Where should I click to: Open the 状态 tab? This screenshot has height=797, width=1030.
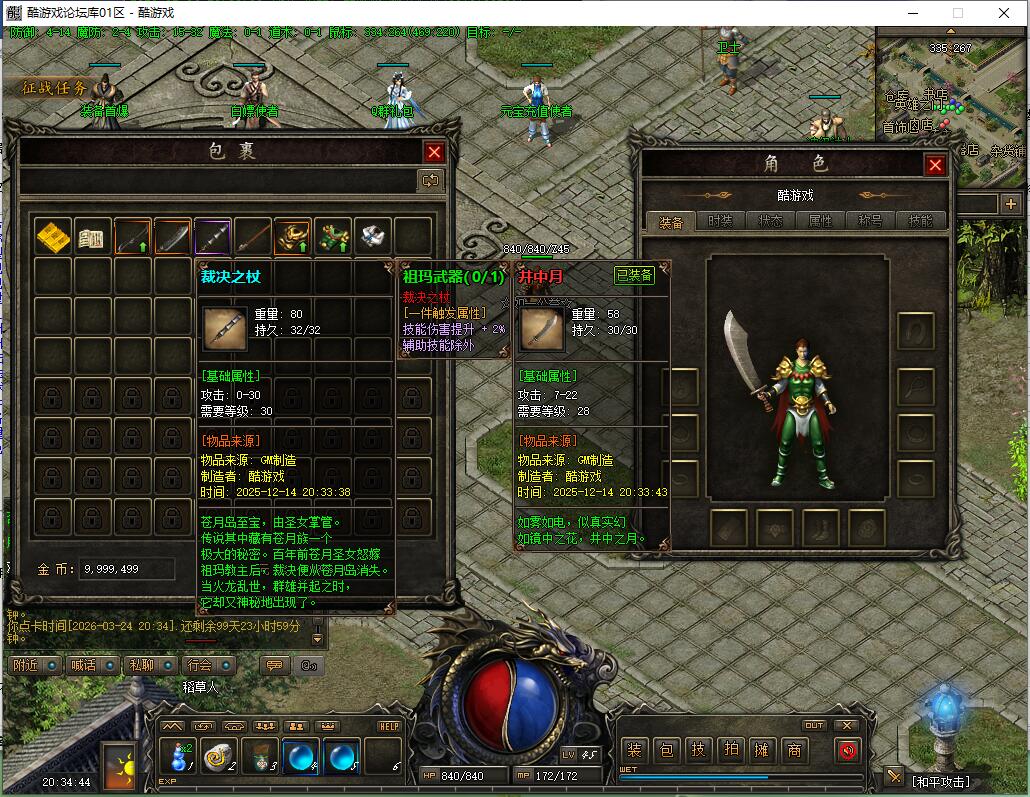point(770,221)
